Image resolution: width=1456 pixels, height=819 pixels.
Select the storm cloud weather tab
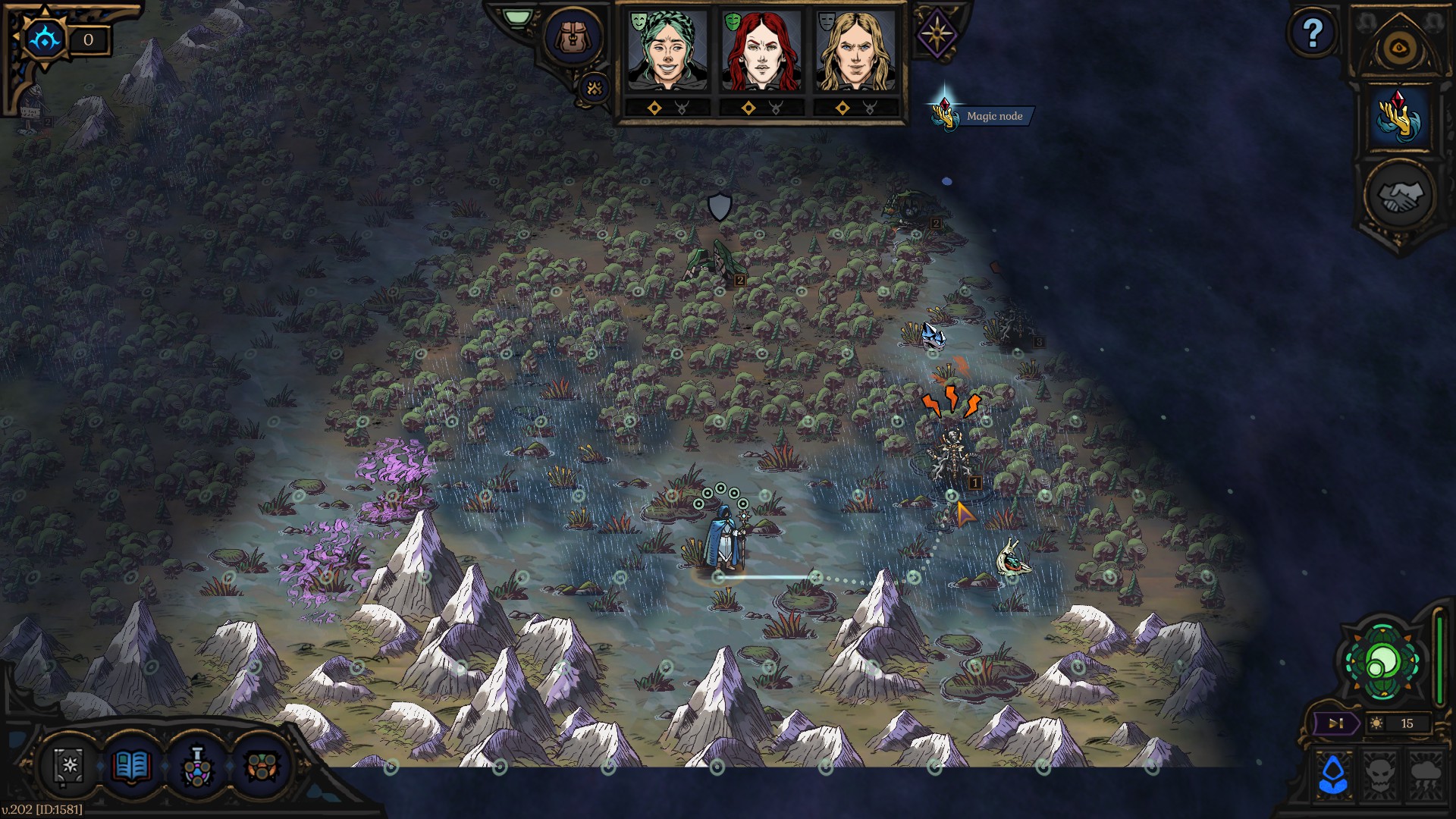click(1426, 774)
